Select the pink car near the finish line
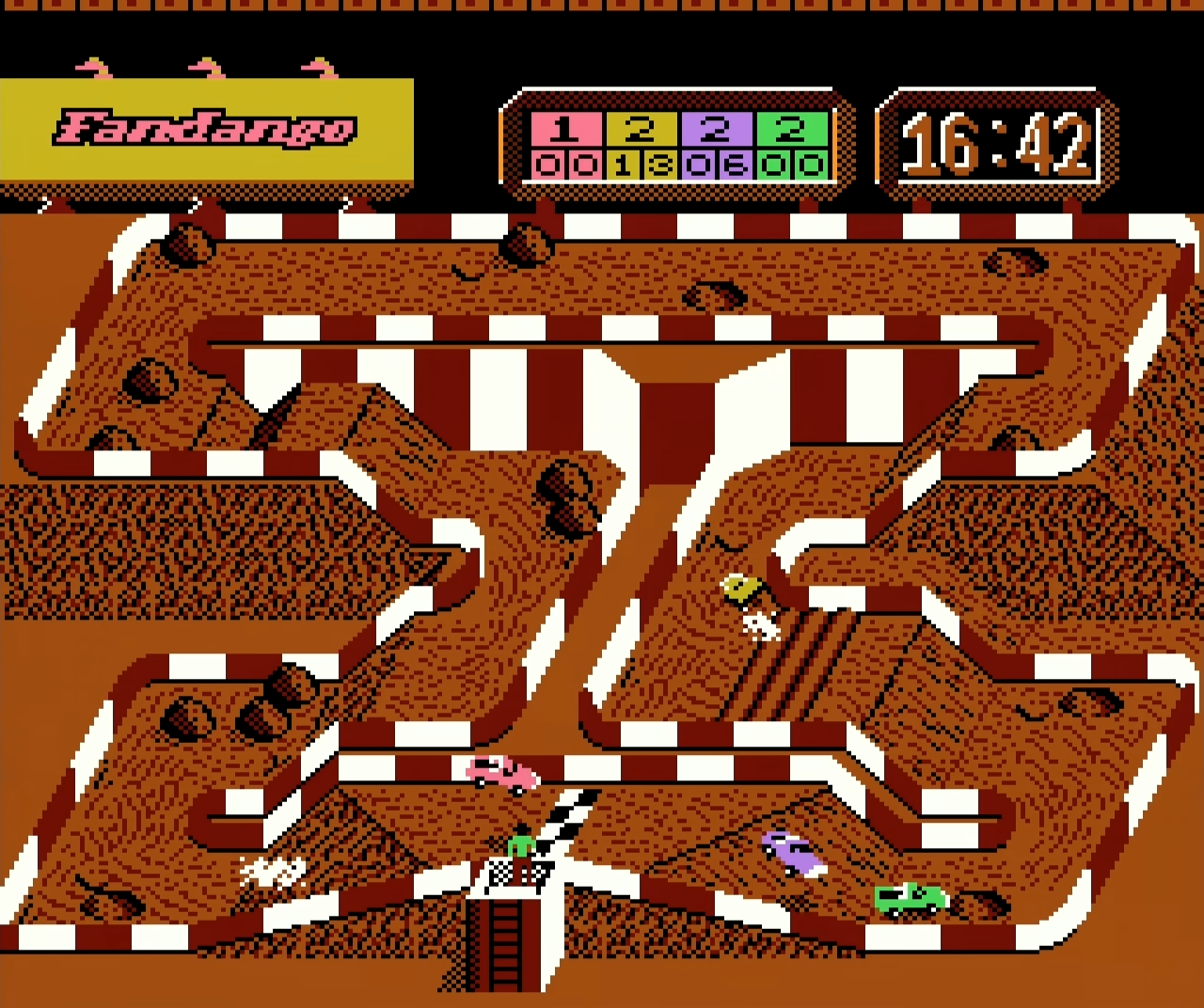The image size is (1204, 1008). pos(501,774)
